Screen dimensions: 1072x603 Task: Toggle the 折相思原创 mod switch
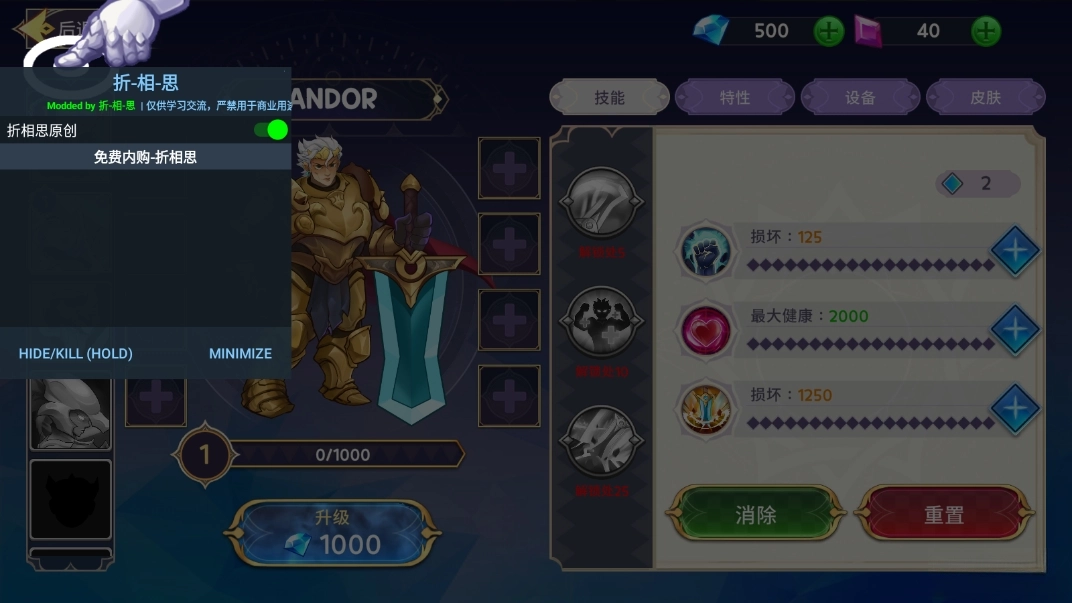point(271,130)
